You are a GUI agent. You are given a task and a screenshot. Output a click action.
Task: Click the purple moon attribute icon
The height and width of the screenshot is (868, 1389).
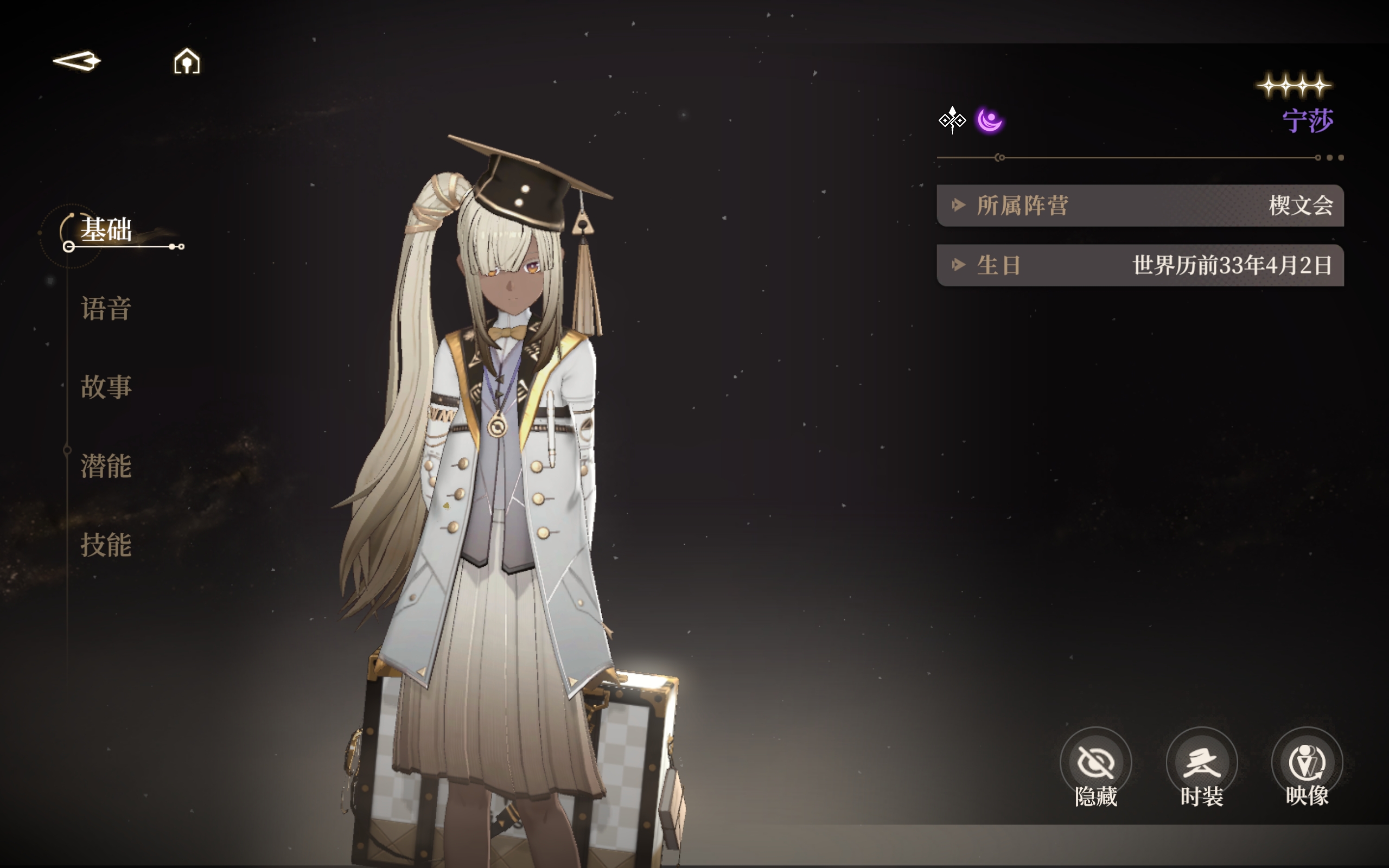coord(990,120)
